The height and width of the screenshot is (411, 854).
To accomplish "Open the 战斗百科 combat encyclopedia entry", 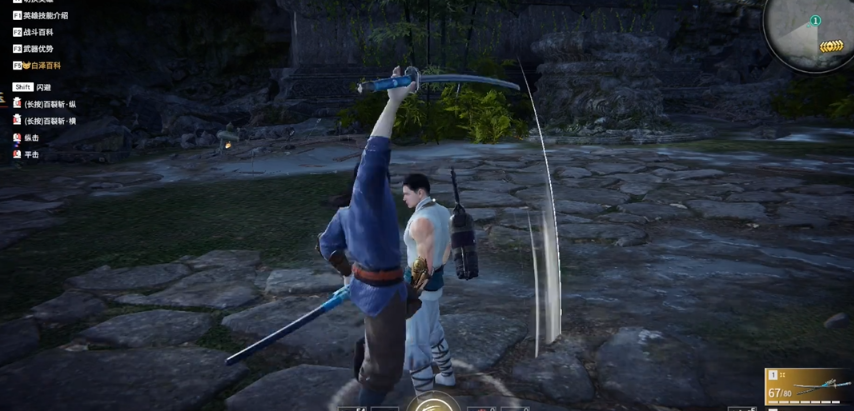I will click(x=40, y=32).
